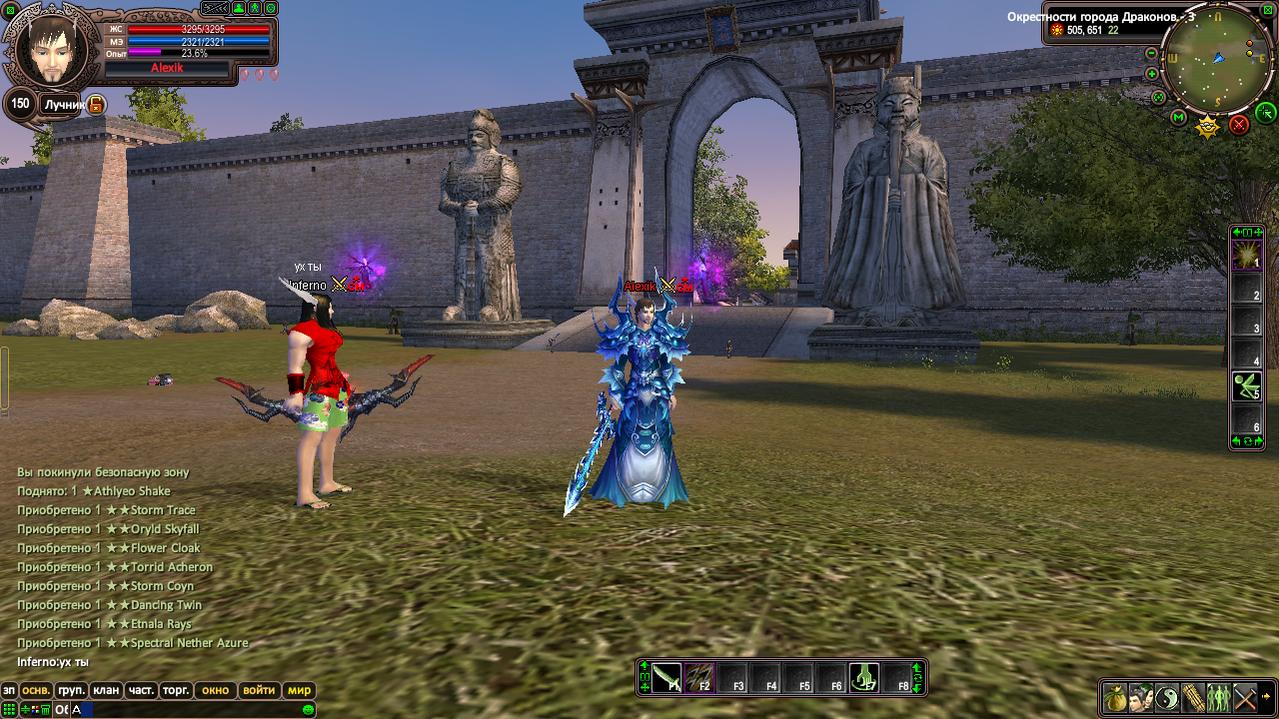
Task: Open the world map with M button
Action: pos(1178,119)
